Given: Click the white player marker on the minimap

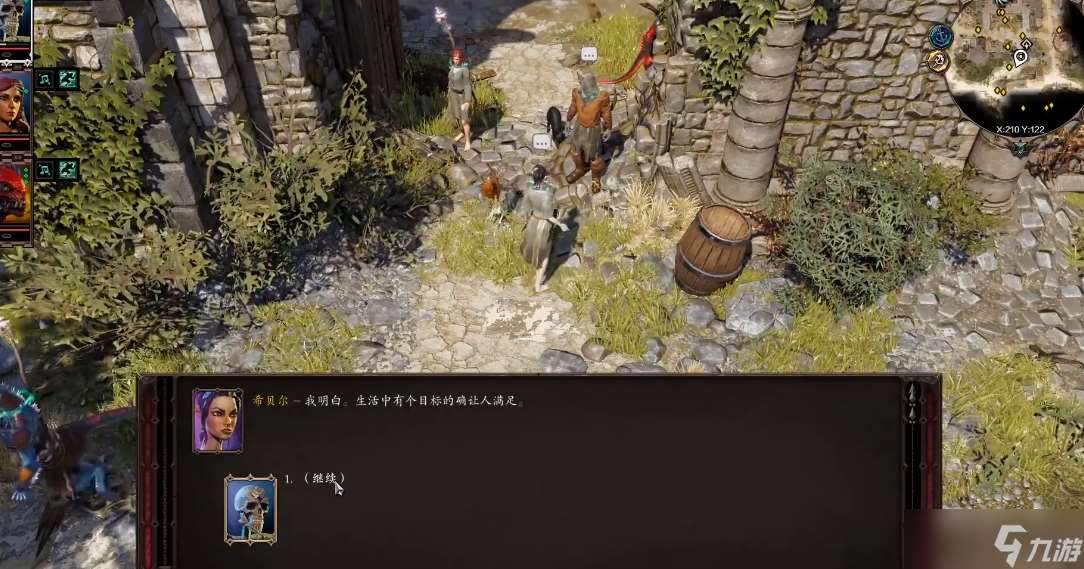Looking at the screenshot, I should 1020,56.
